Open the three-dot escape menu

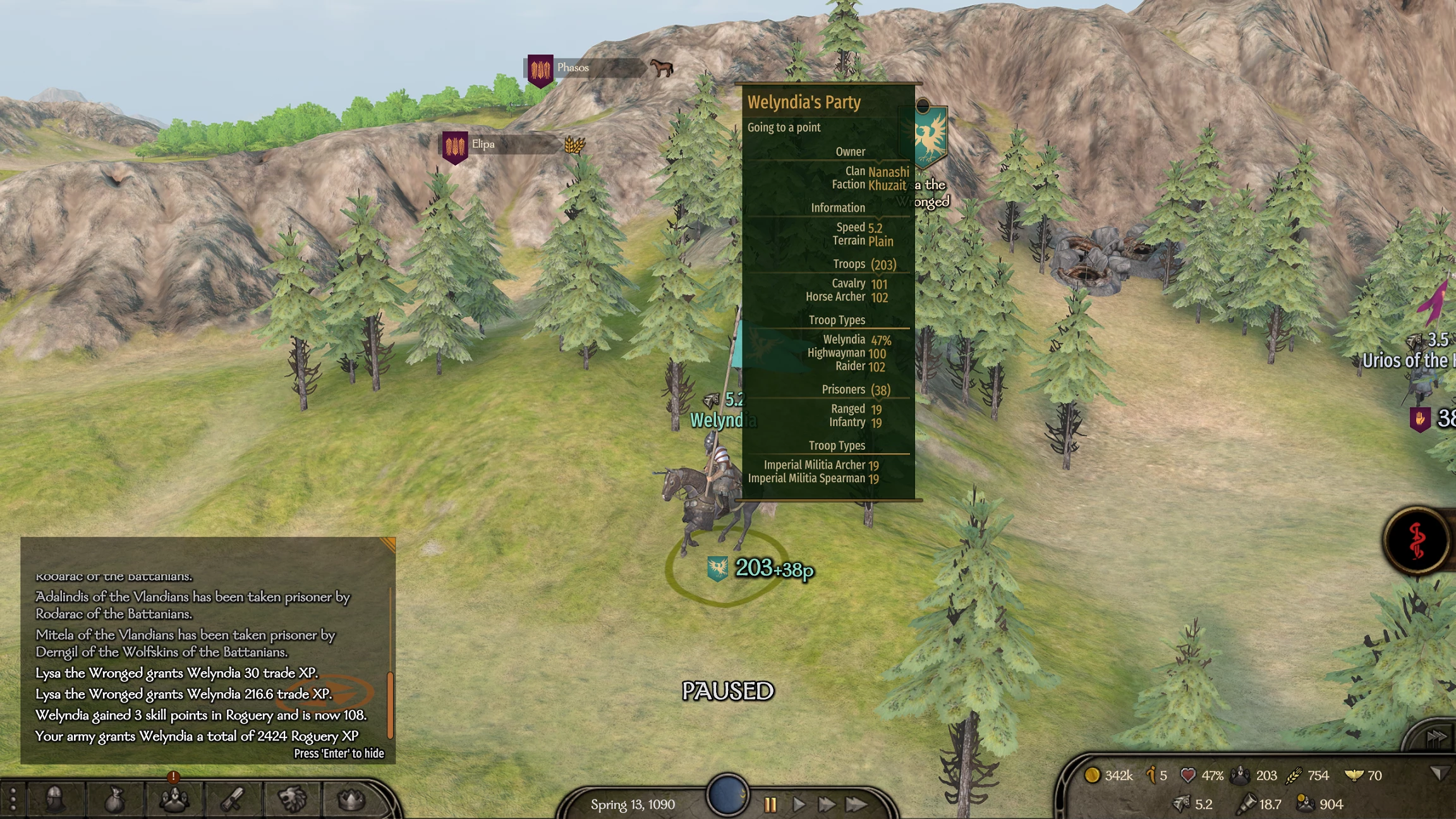[13, 799]
